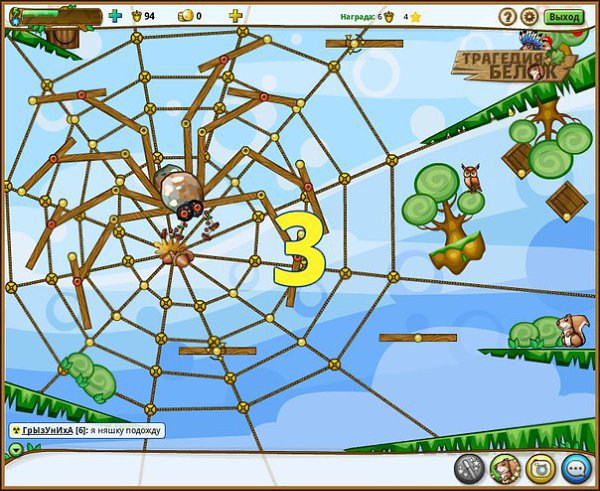
Task: Click the yellow camera screenshot button
Action: (540, 467)
